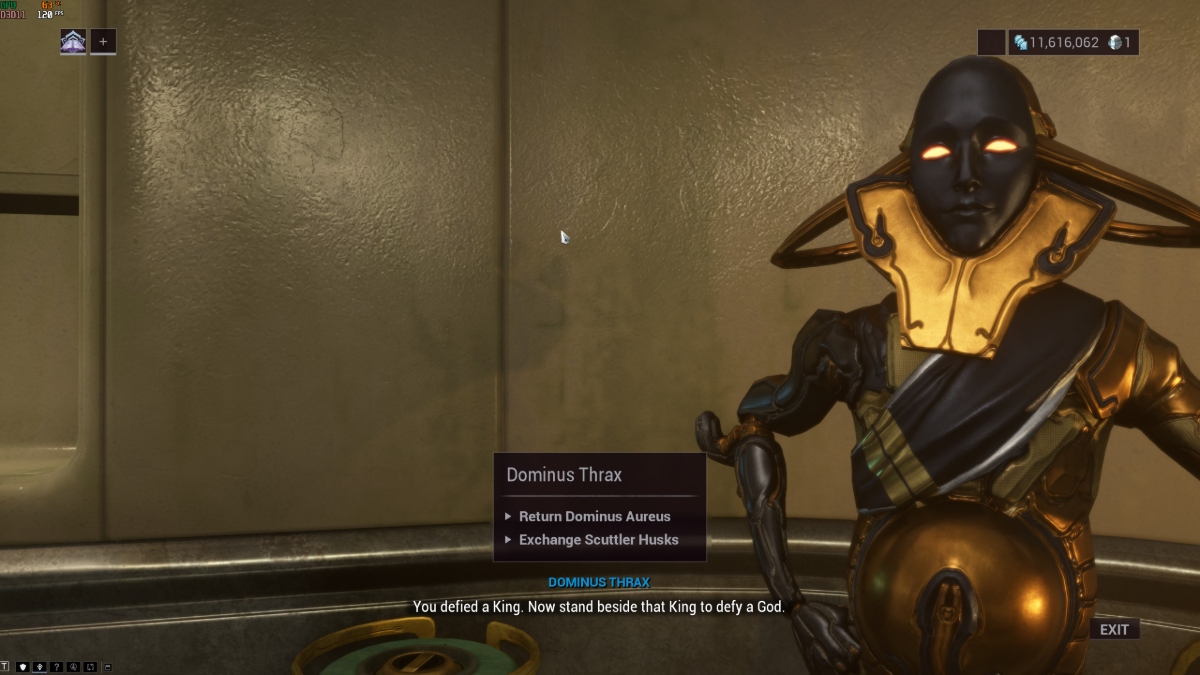Click the EXIT button
Screen dimensions: 1200x675
[x=1114, y=629]
